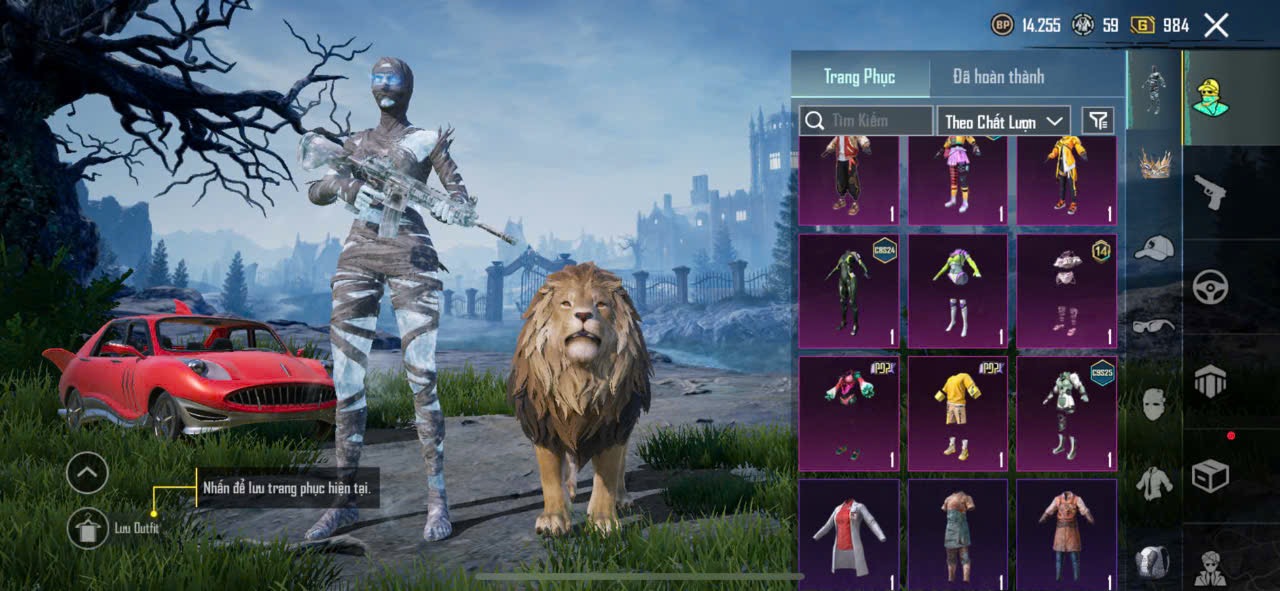Select the white lab coat outfit
This screenshot has height=591, width=1280.
coord(848,534)
